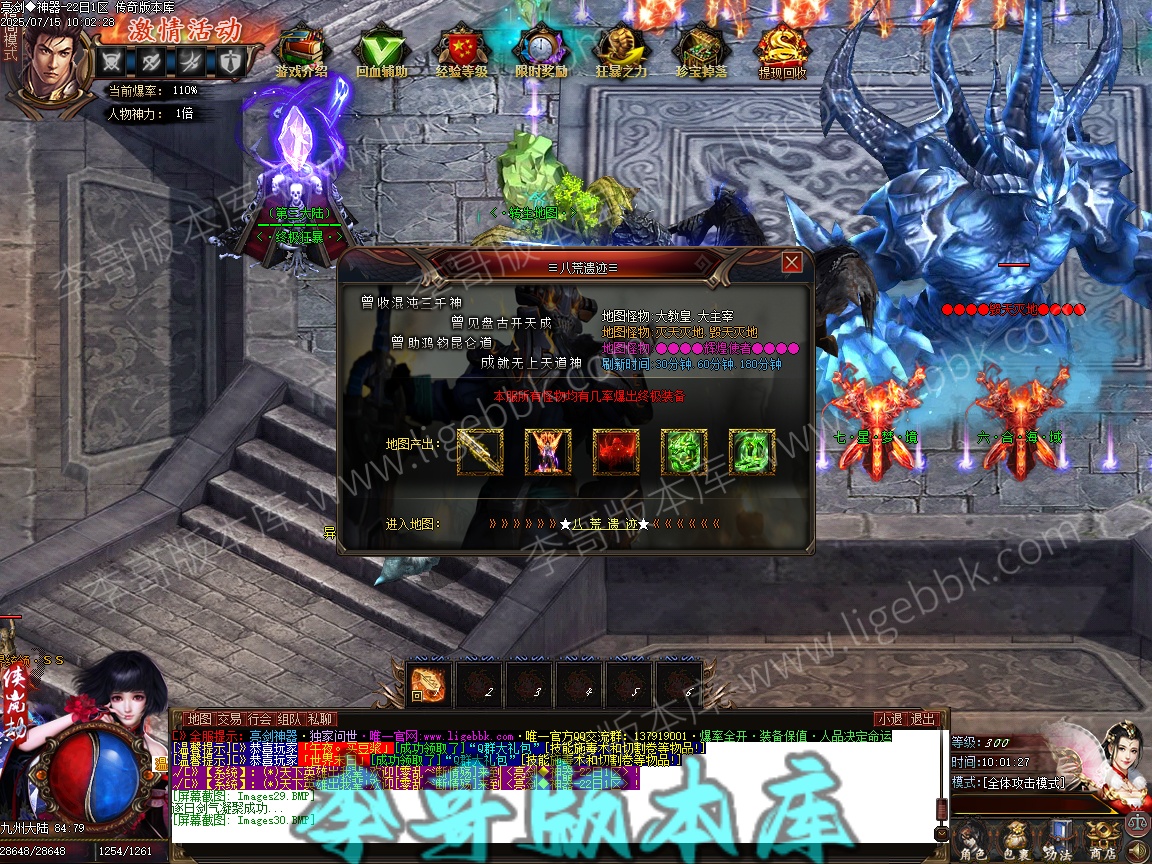Click the 小退 logout button
Screen dimensions: 1152x864
[x=890, y=719]
